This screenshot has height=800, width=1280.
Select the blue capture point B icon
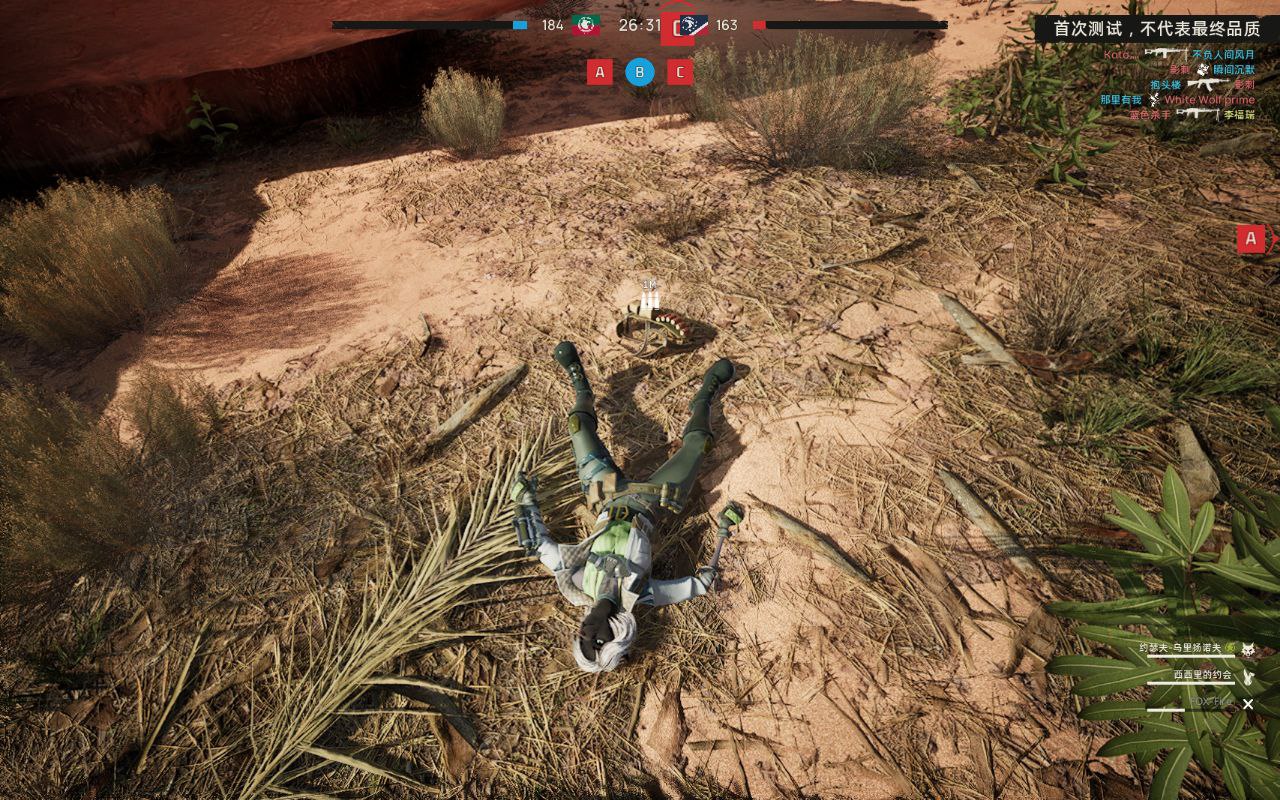(x=640, y=72)
